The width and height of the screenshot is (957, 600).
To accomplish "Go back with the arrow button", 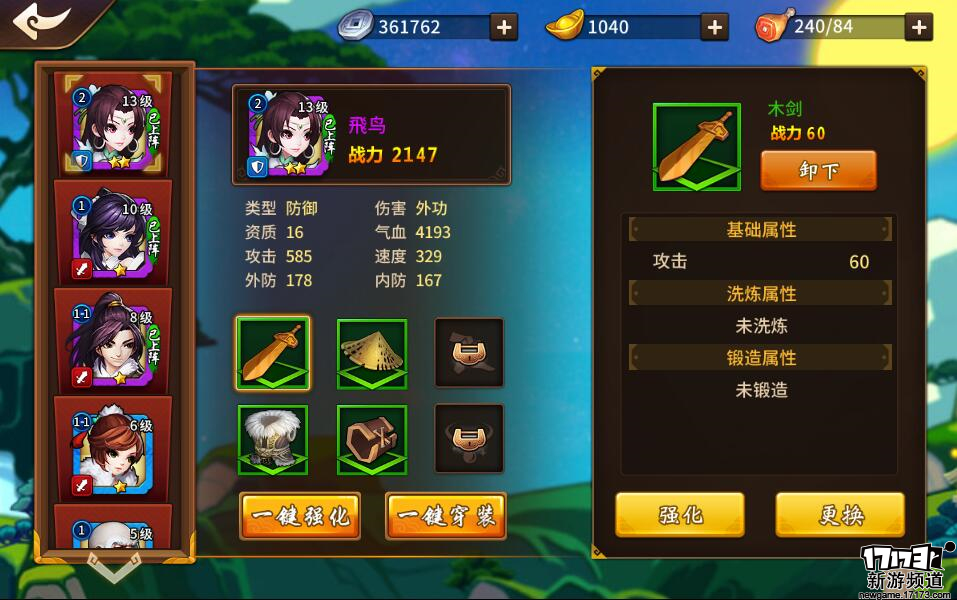I will click(40, 22).
